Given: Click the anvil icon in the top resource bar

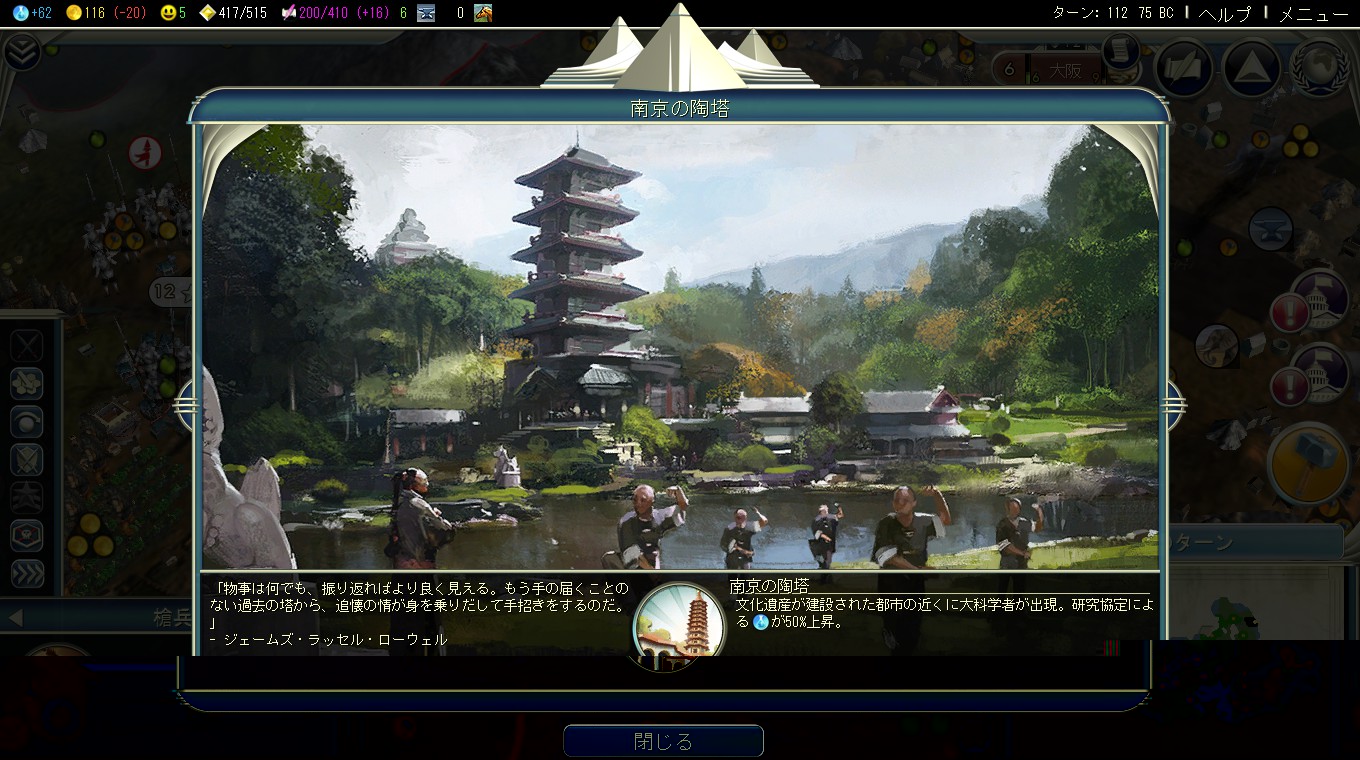Looking at the screenshot, I should 426,14.
